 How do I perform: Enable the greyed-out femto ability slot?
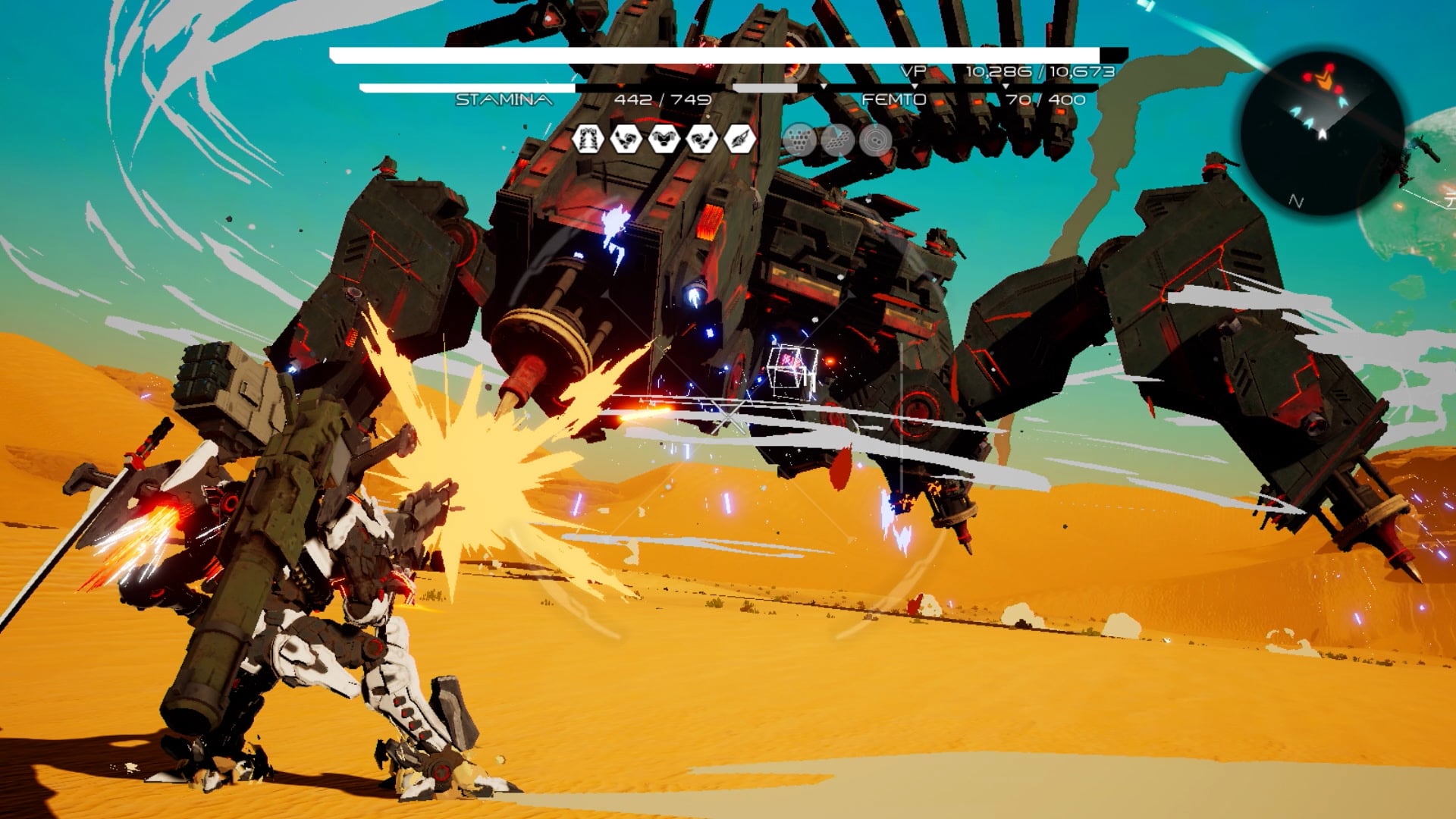coord(766,86)
